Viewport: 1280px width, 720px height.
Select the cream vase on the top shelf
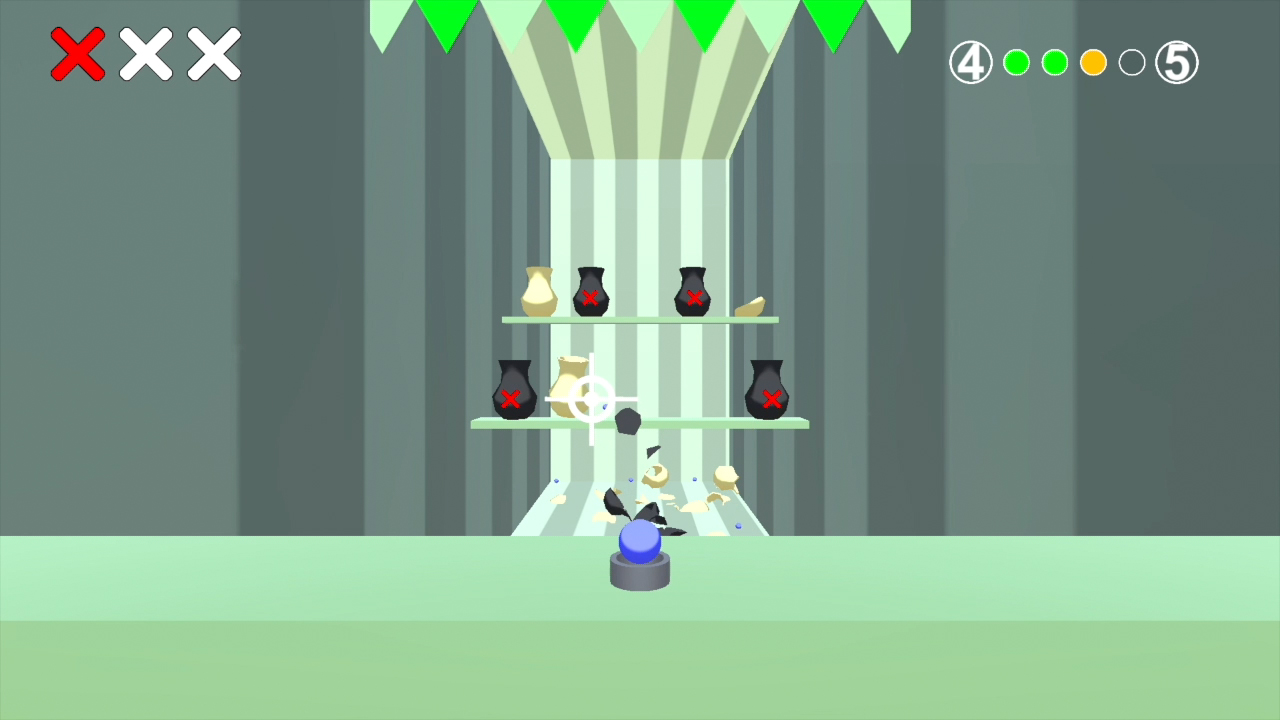point(538,290)
